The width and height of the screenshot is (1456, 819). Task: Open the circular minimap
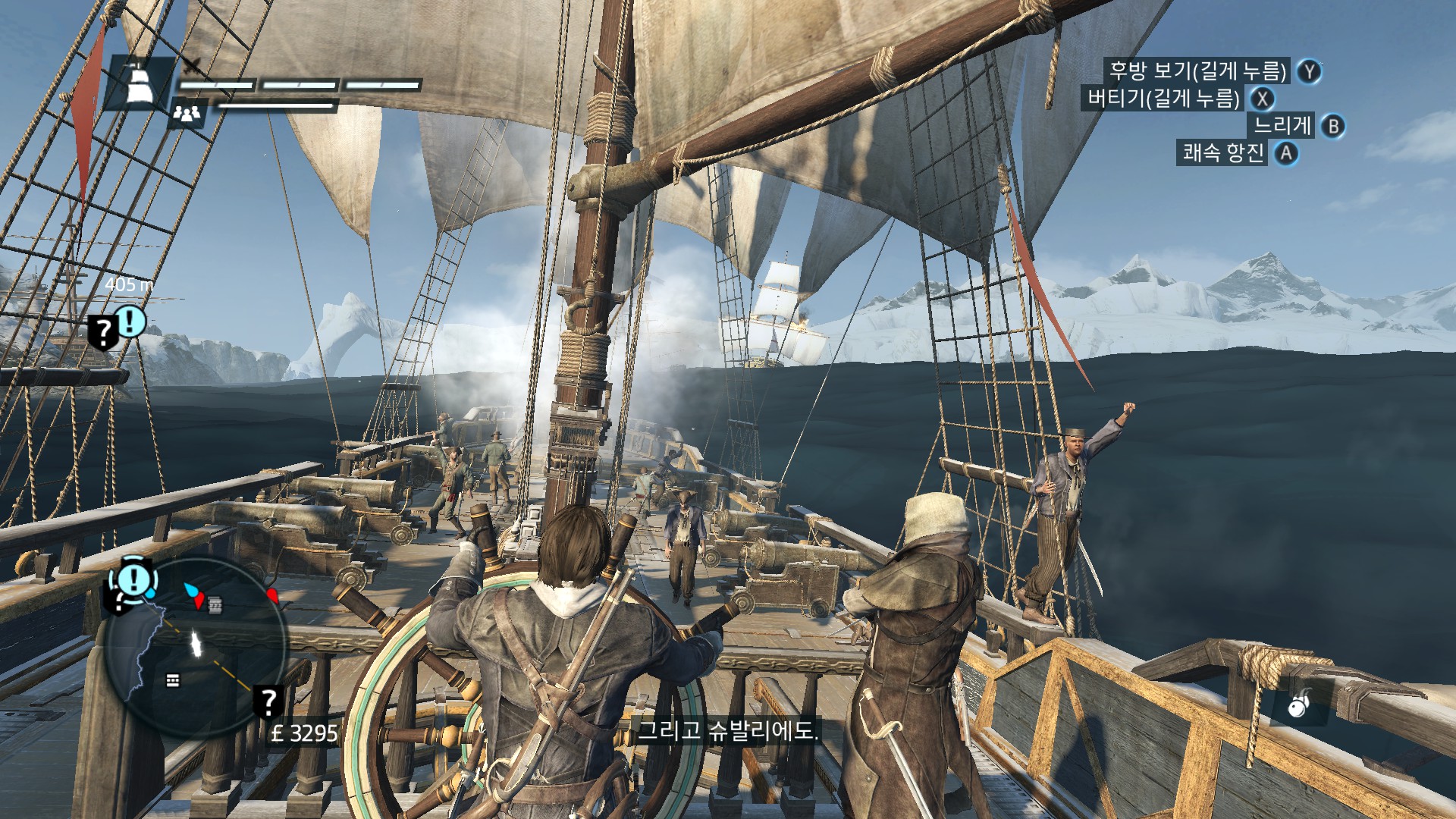pyautogui.click(x=196, y=647)
